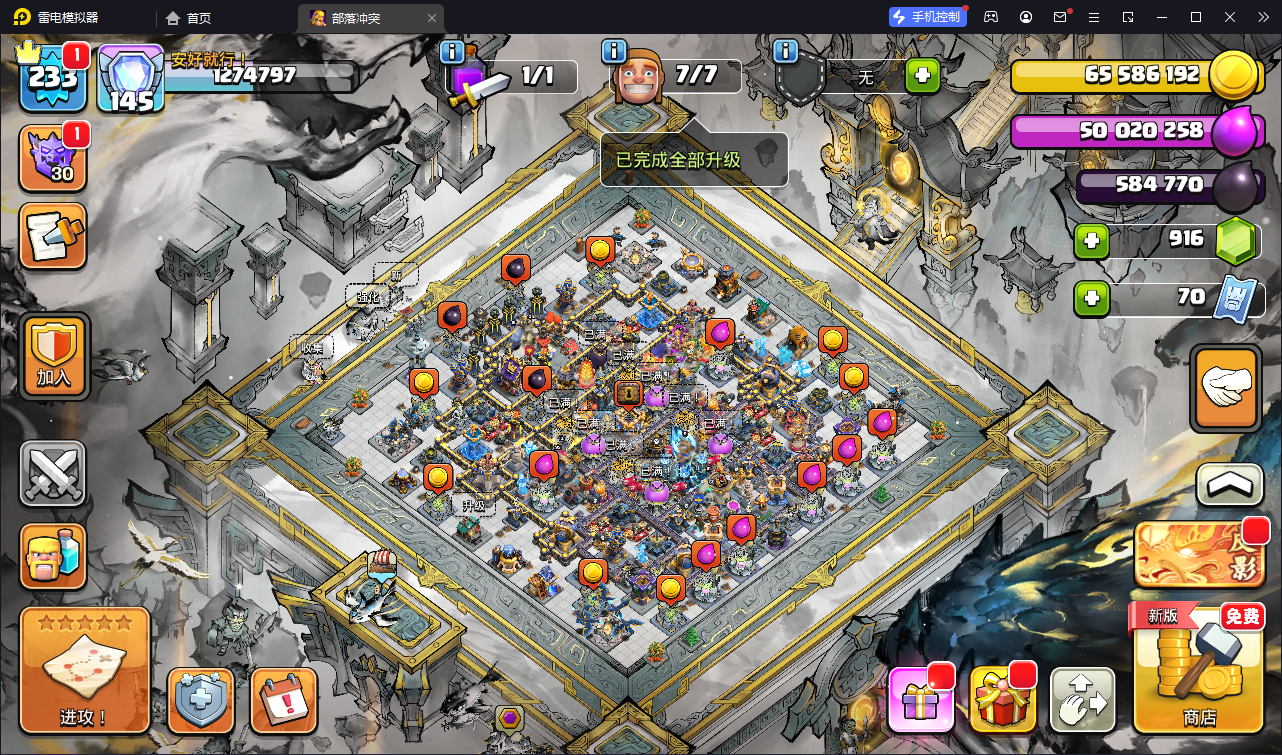Switch to the 首页 home tab
This screenshot has width=1282, height=755.
pyautogui.click(x=188, y=17)
